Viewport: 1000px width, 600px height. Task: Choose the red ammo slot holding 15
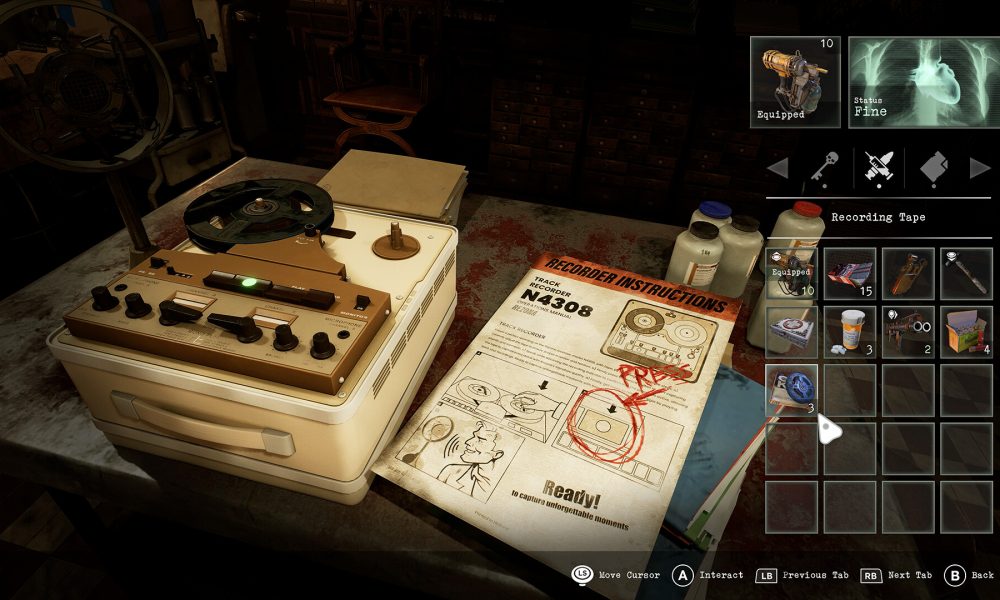(x=850, y=274)
